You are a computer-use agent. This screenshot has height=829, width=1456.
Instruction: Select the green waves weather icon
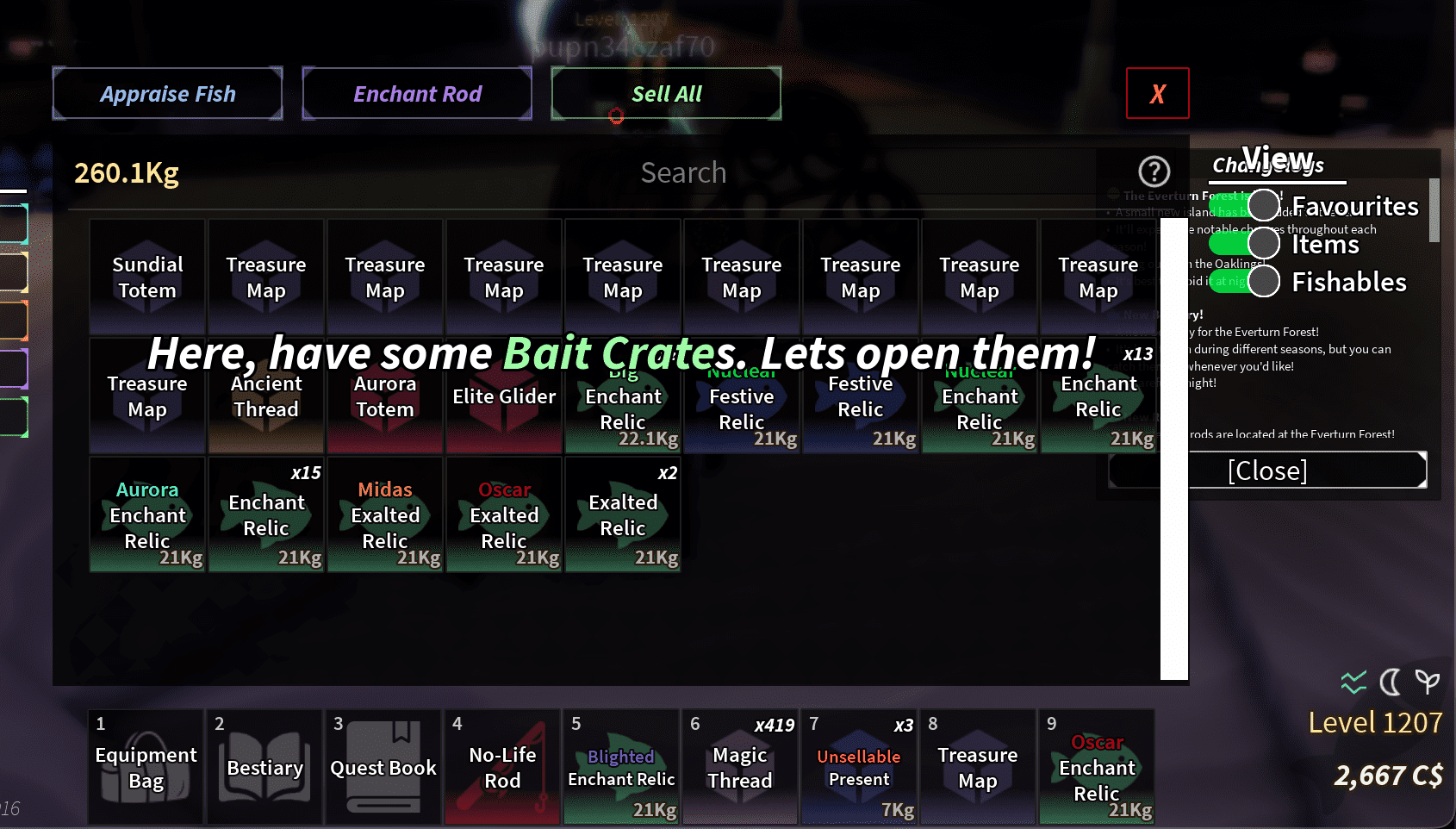tap(1353, 683)
